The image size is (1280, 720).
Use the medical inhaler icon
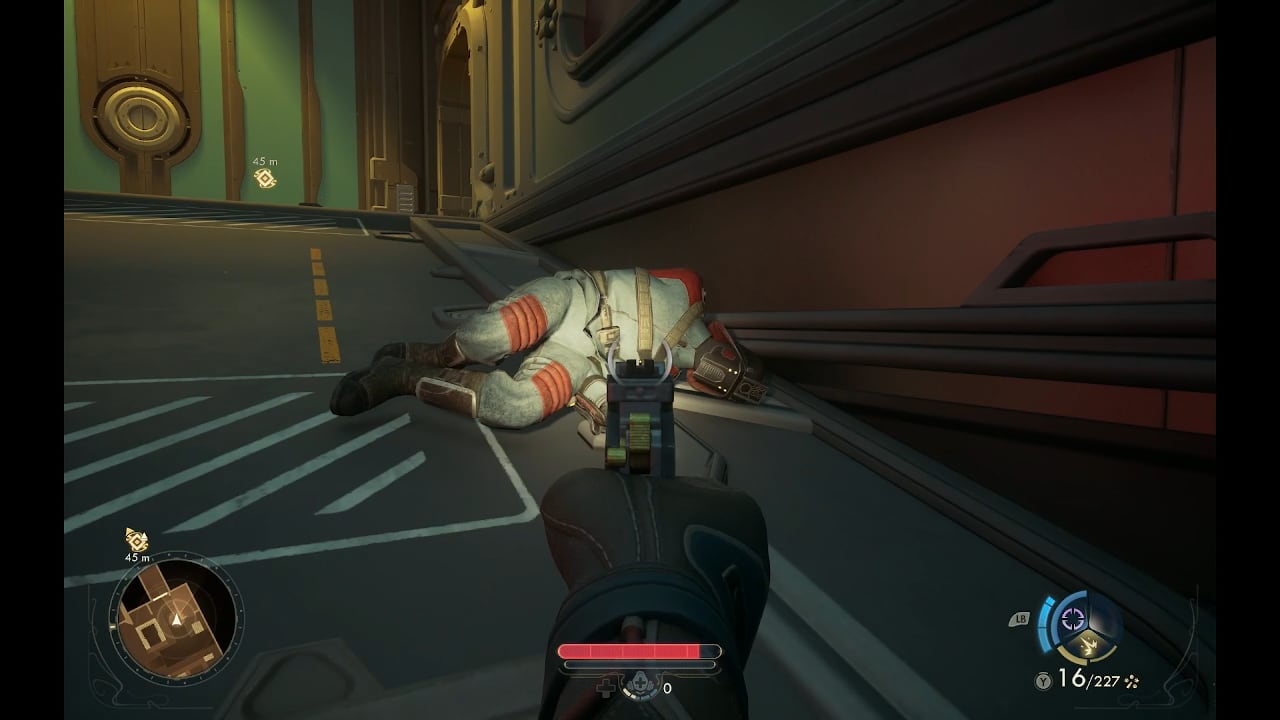pos(640,688)
